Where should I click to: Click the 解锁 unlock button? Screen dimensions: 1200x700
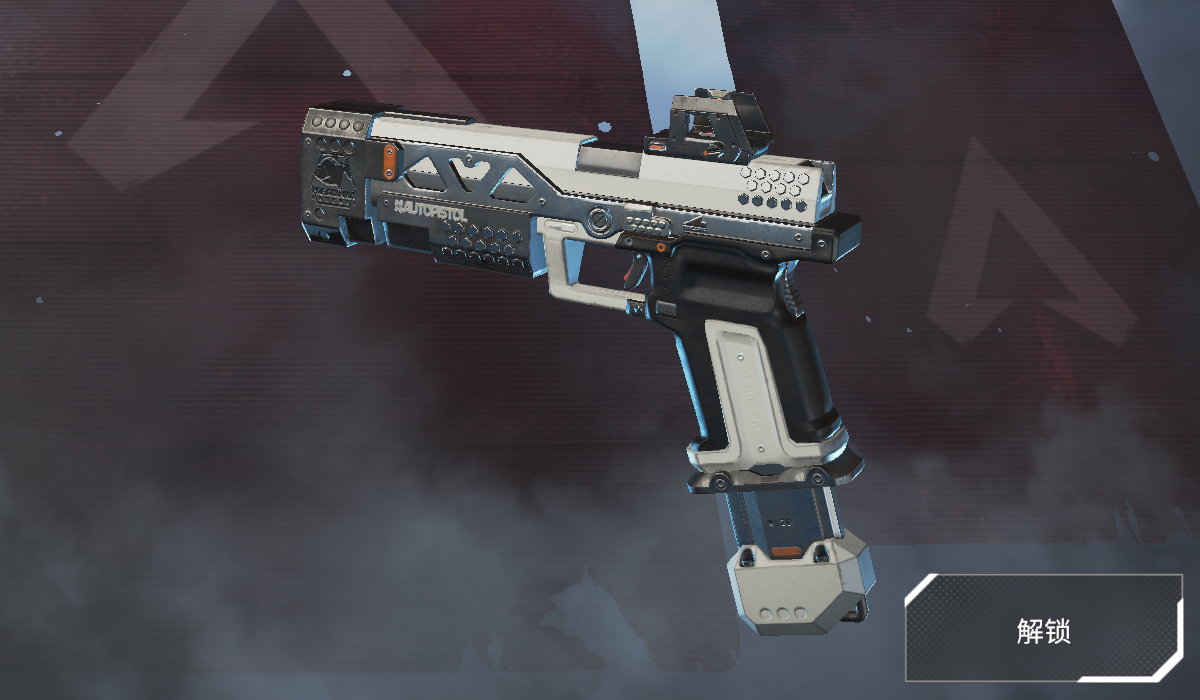(1043, 630)
